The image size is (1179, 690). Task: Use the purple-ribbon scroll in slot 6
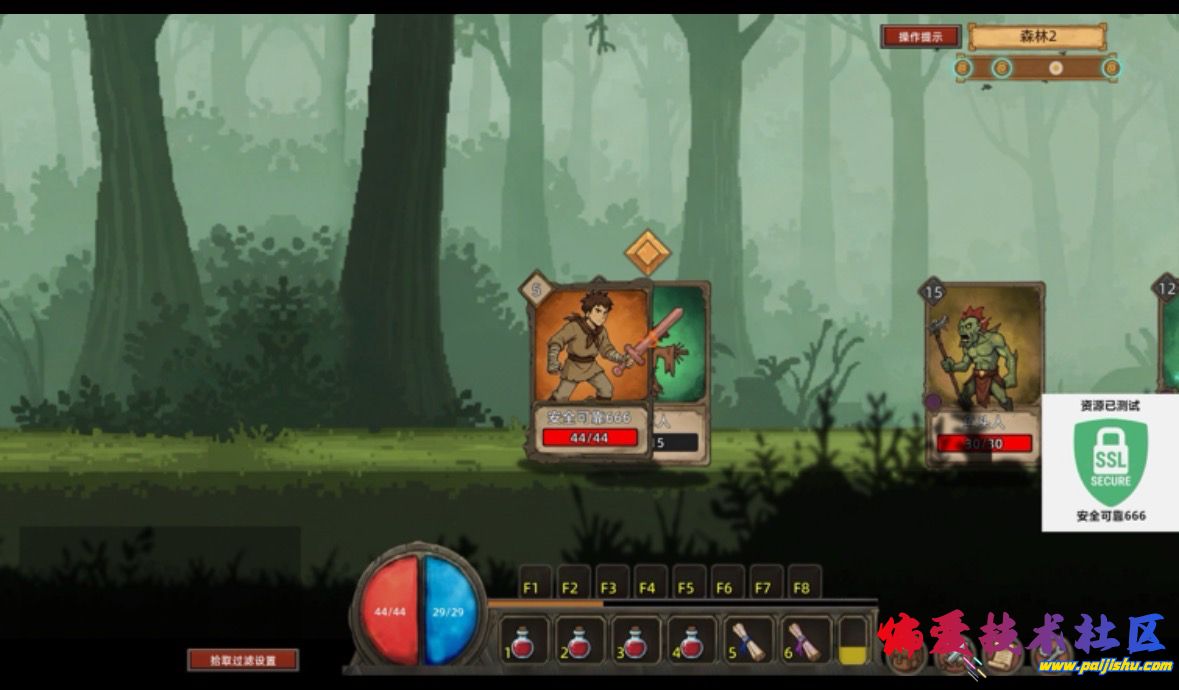coord(804,641)
